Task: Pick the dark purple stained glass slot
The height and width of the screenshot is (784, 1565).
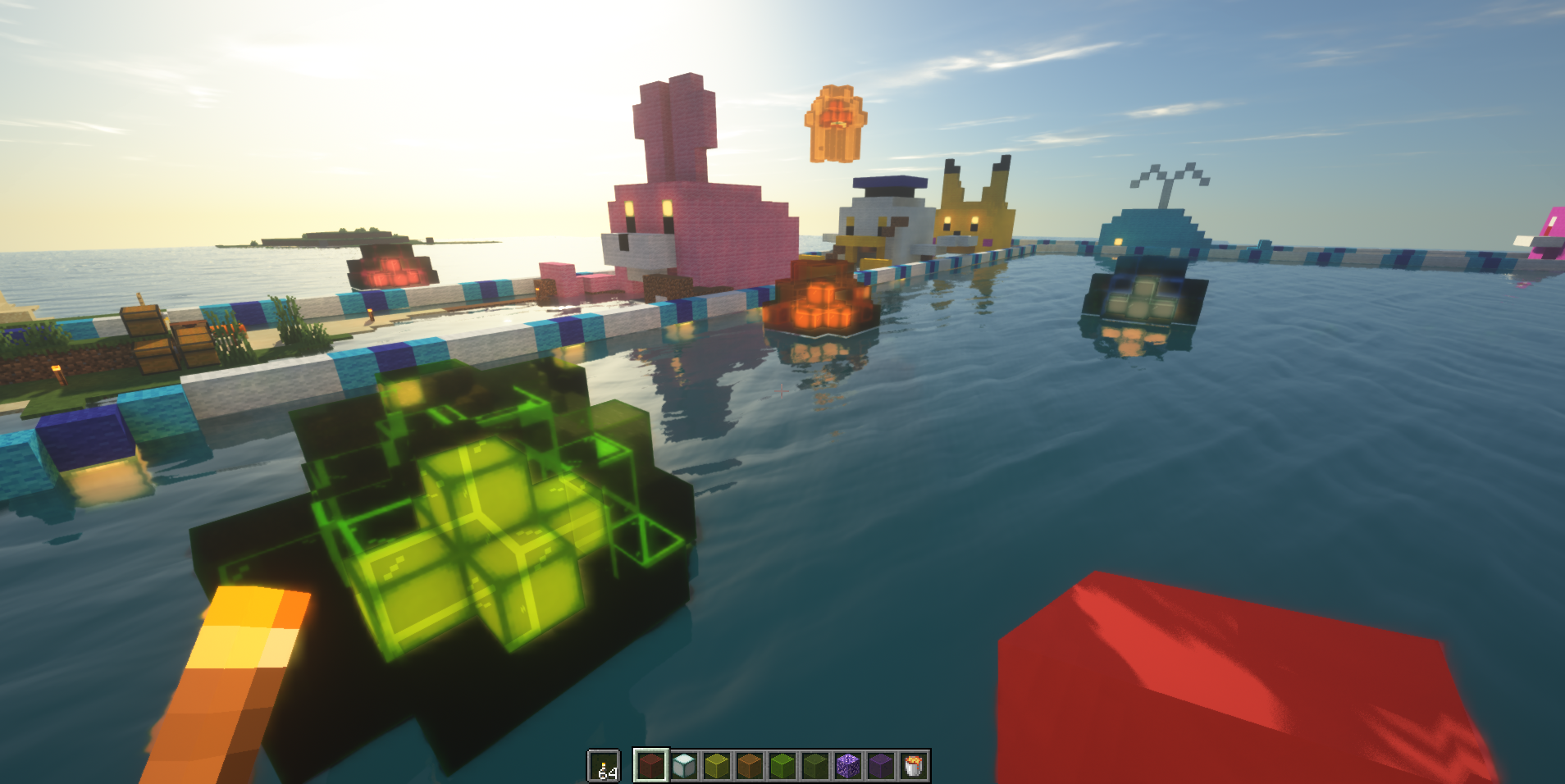Action: pyautogui.click(x=881, y=766)
